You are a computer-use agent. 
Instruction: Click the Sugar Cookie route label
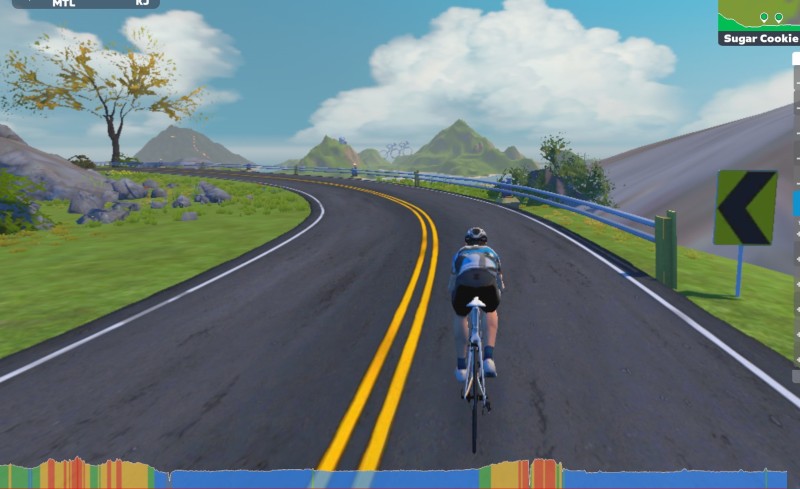point(759,38)
